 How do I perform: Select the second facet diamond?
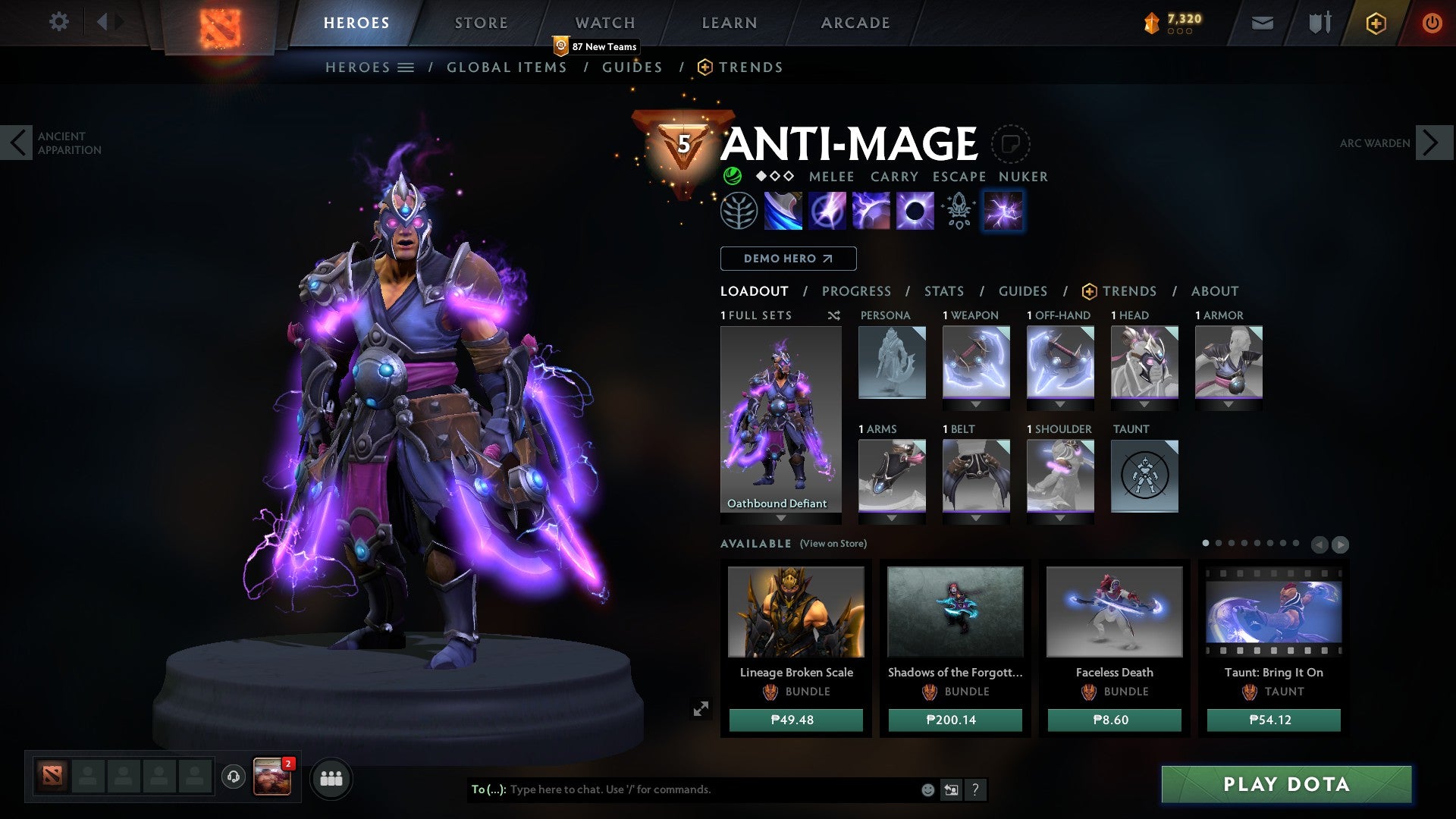click(x=776, y=177)
